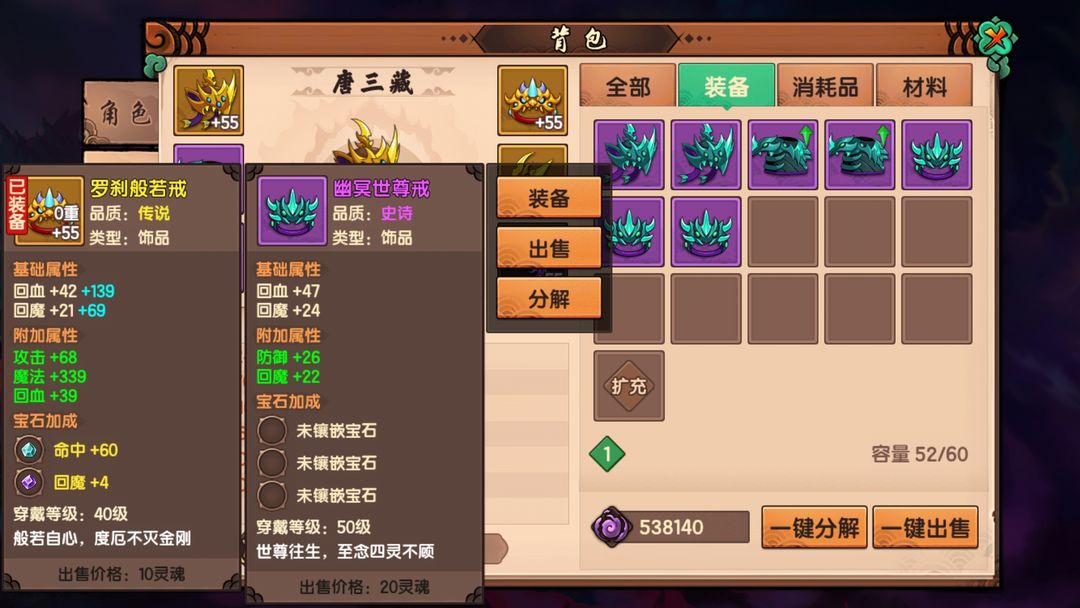Open the 消耗品 (Consumables) tab
This screenshot has width=1080, height=608.
[825, 87]
